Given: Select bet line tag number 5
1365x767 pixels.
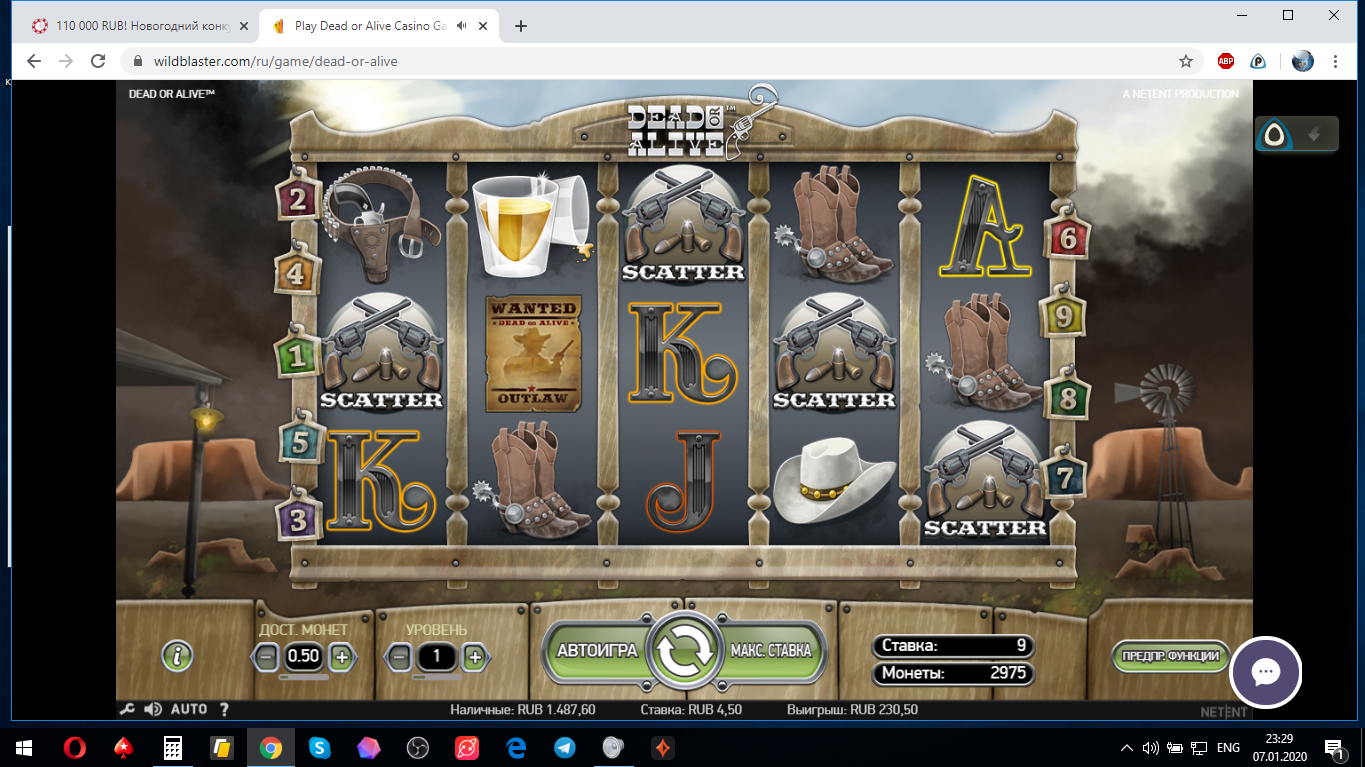Looking at the screenshot, I should (298, 443).
